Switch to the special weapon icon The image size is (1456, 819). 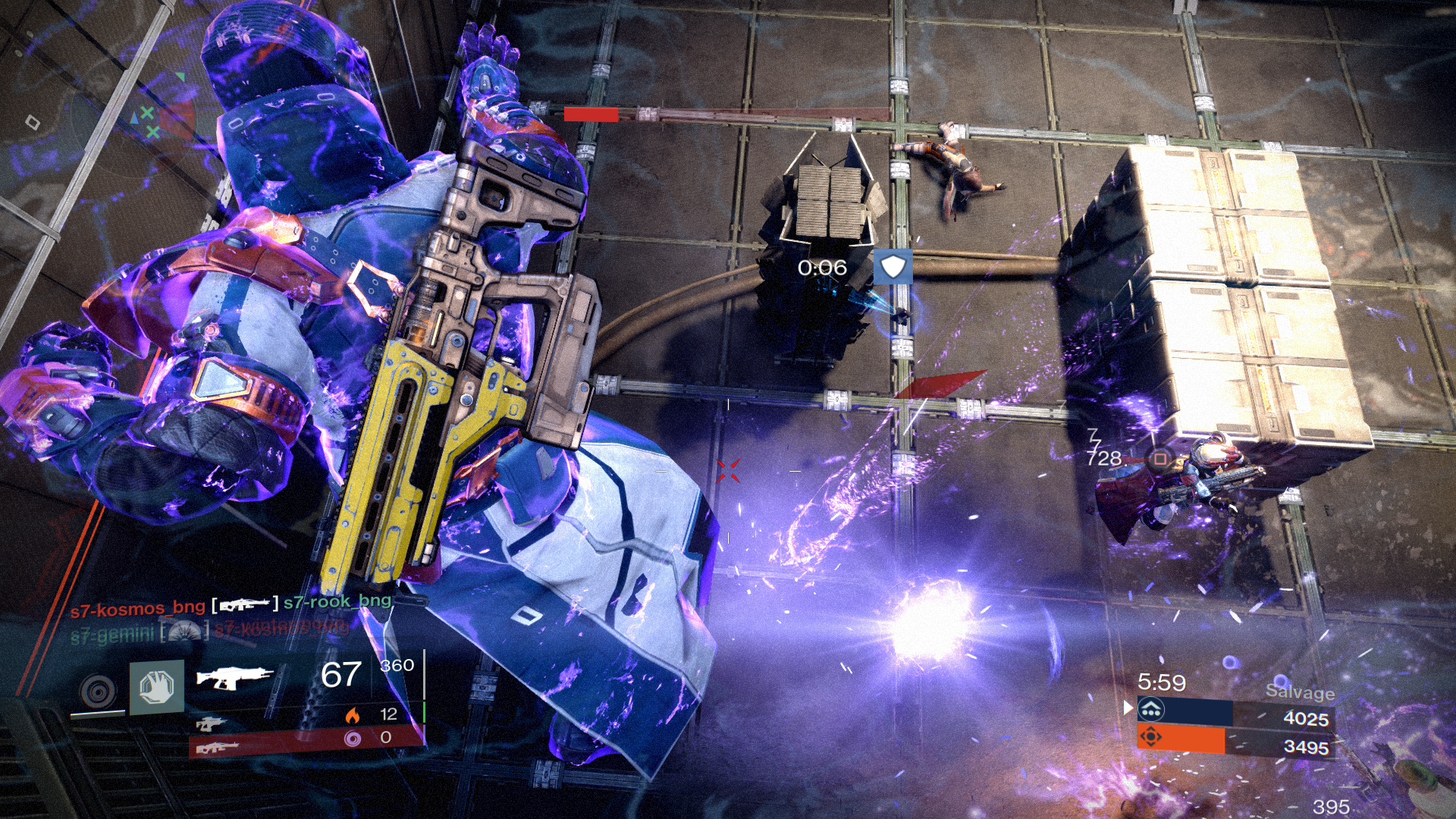(x=211, y=723)
